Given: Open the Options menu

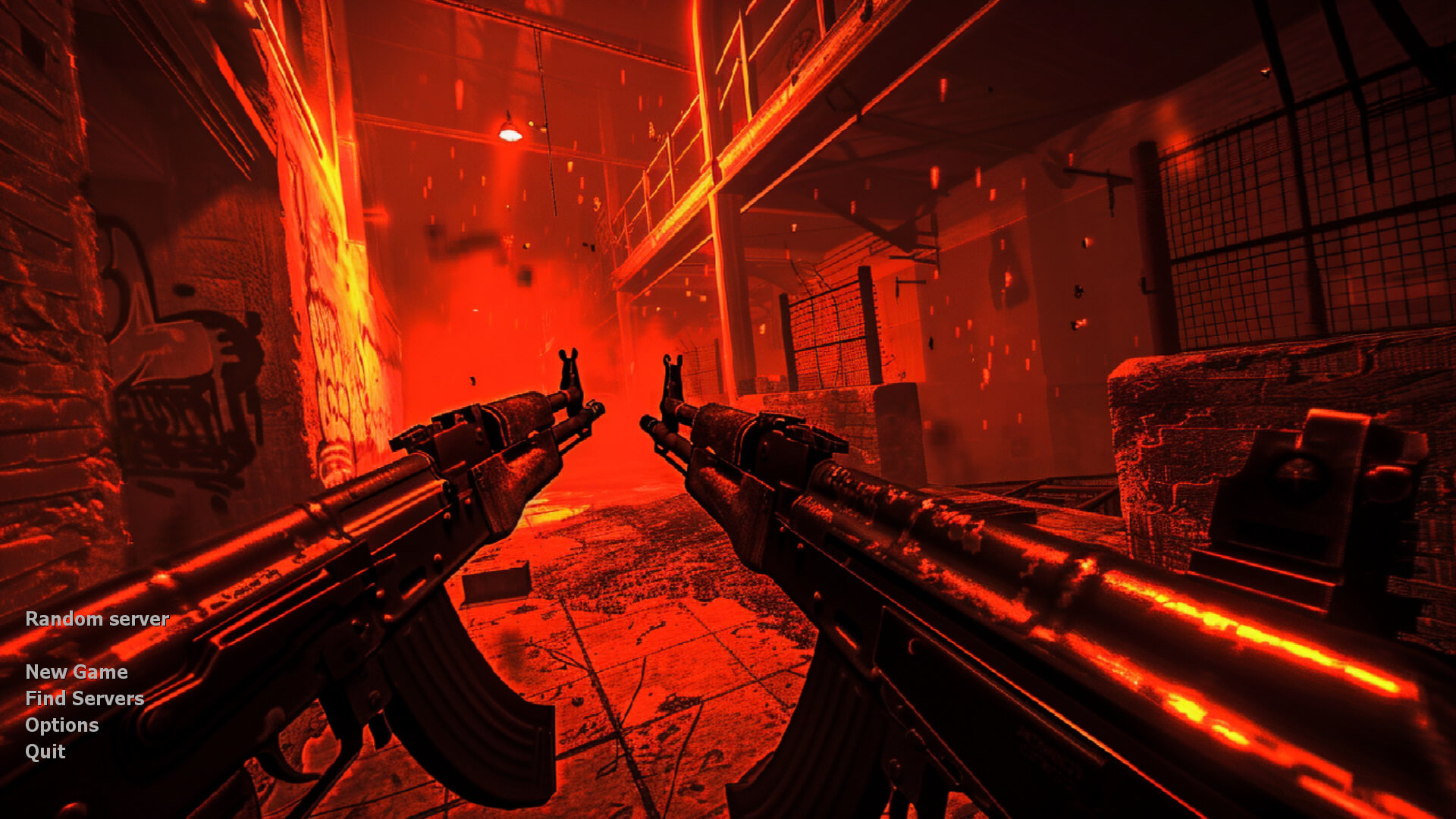Looking at the screenshot, I should [61, 725].
